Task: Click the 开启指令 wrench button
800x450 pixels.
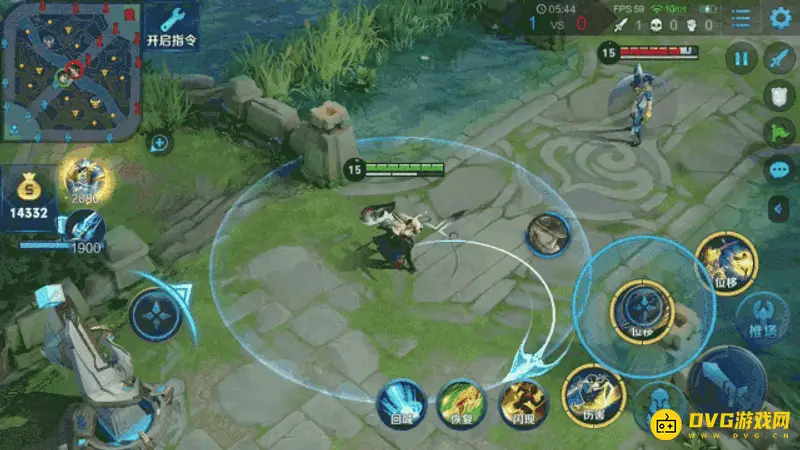Action: click(x=171, y=27)
